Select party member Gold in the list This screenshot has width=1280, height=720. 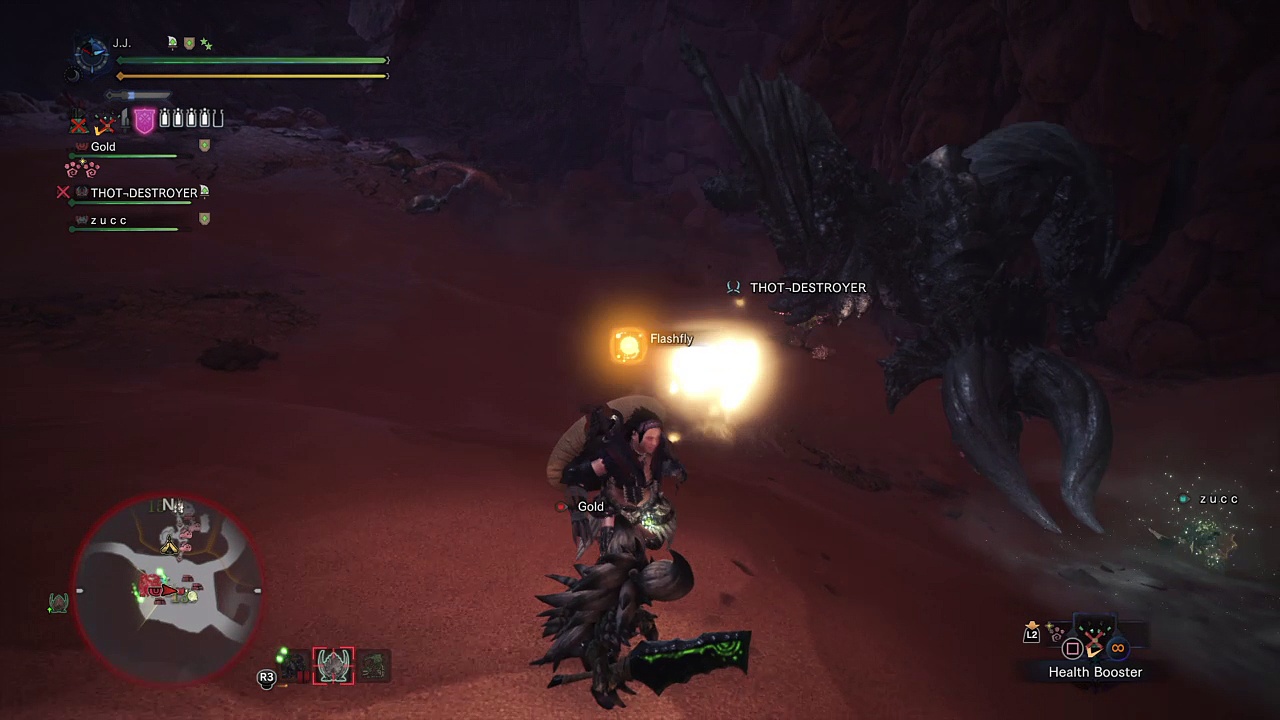(x=103, y=147)
